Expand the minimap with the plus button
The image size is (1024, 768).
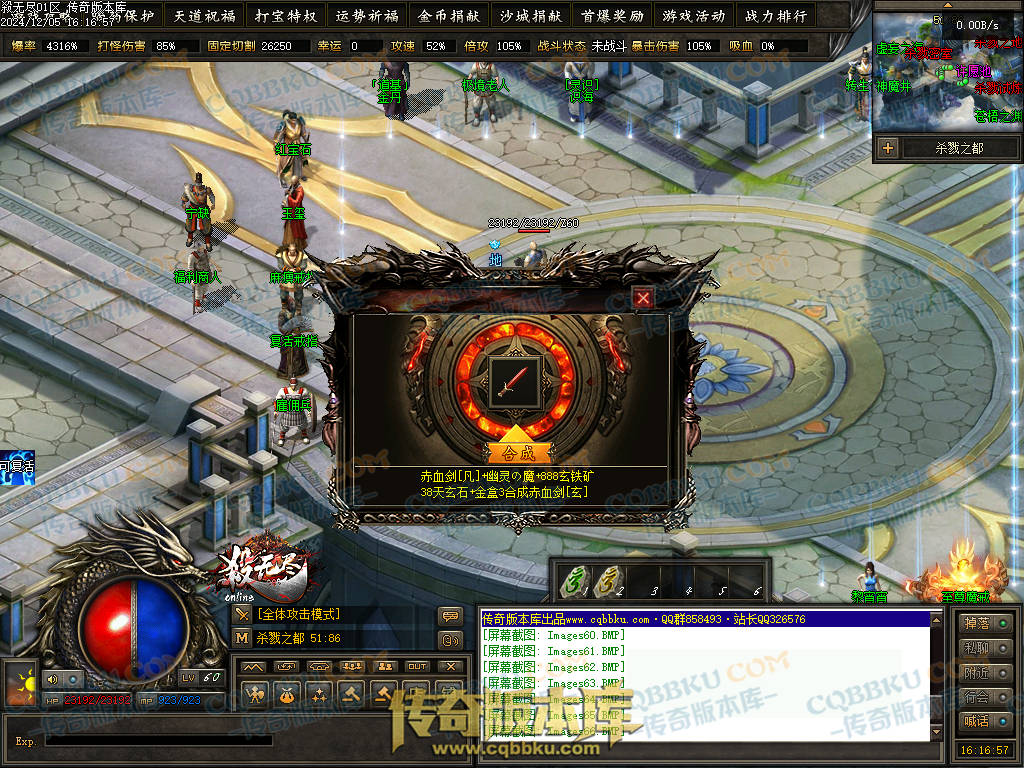pos(888,148)
